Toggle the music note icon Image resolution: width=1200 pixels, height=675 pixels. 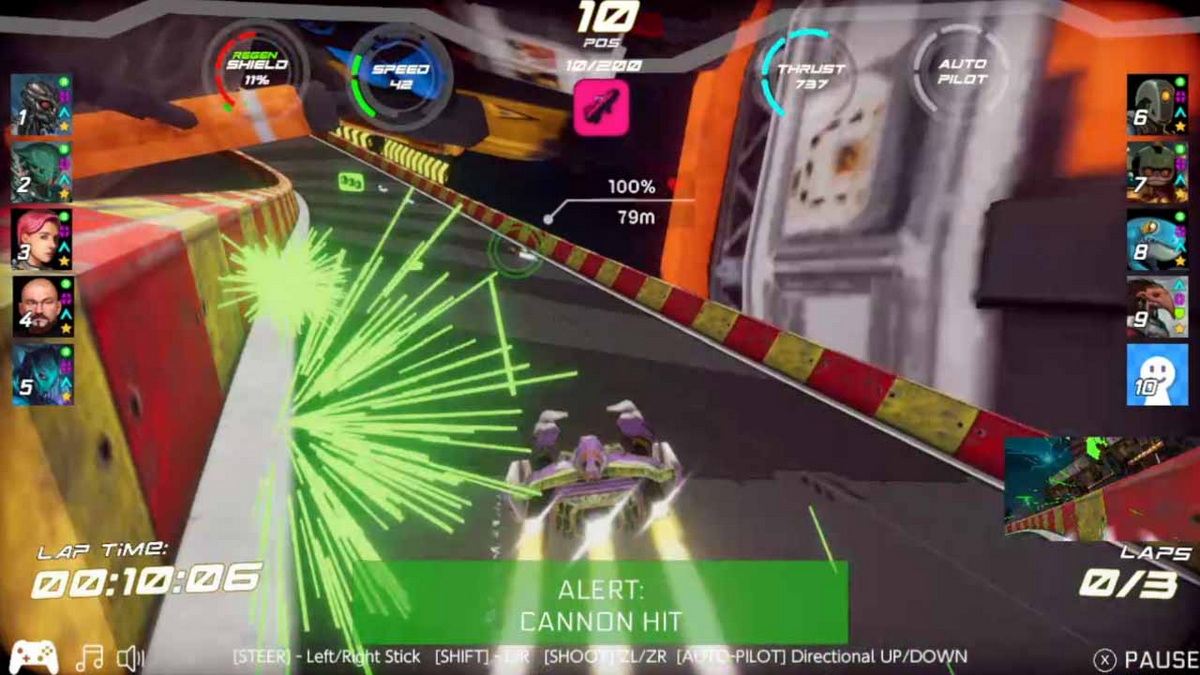(89, 658)
